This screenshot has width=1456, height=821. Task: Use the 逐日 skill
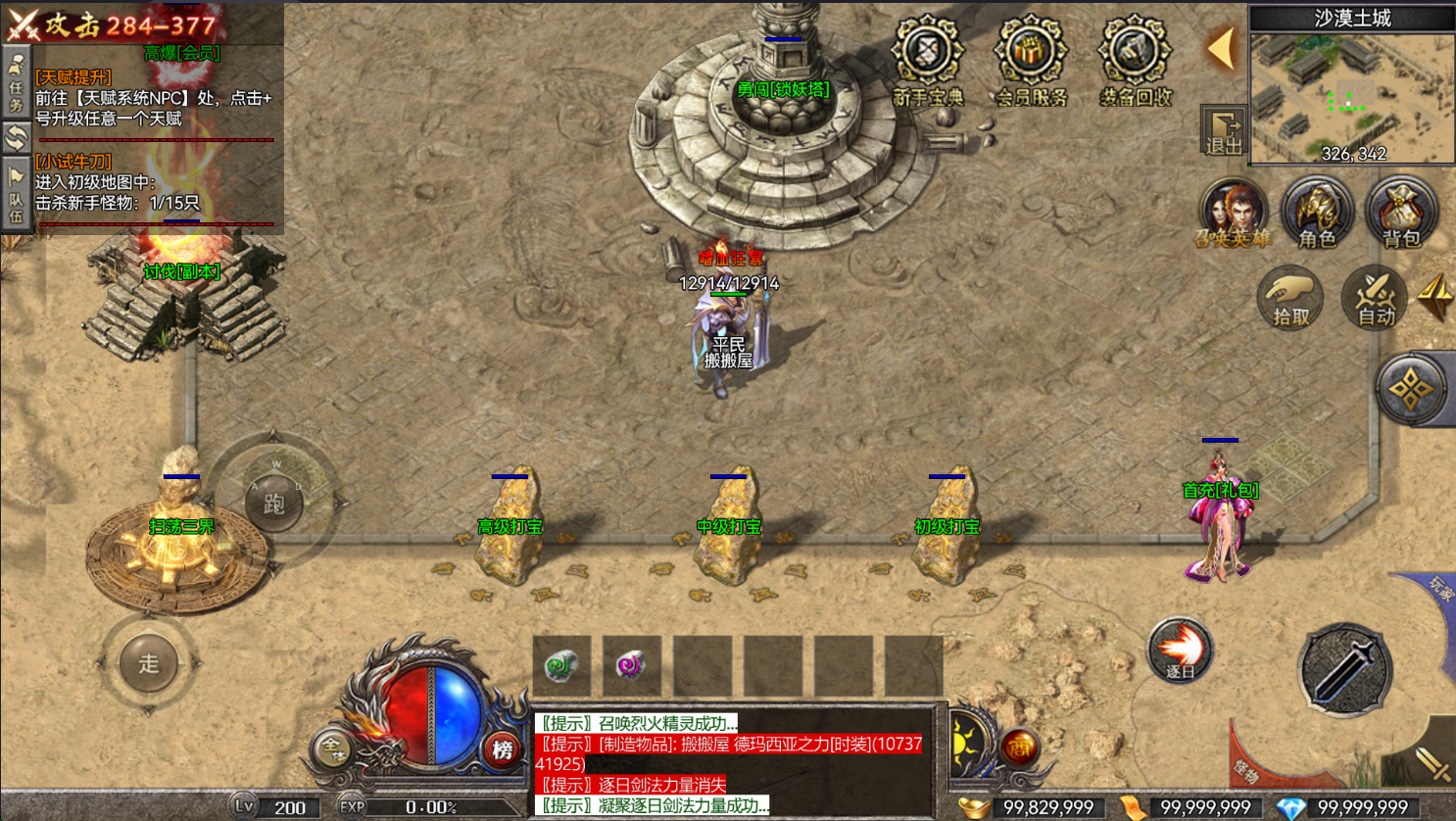pos(1180,651)
